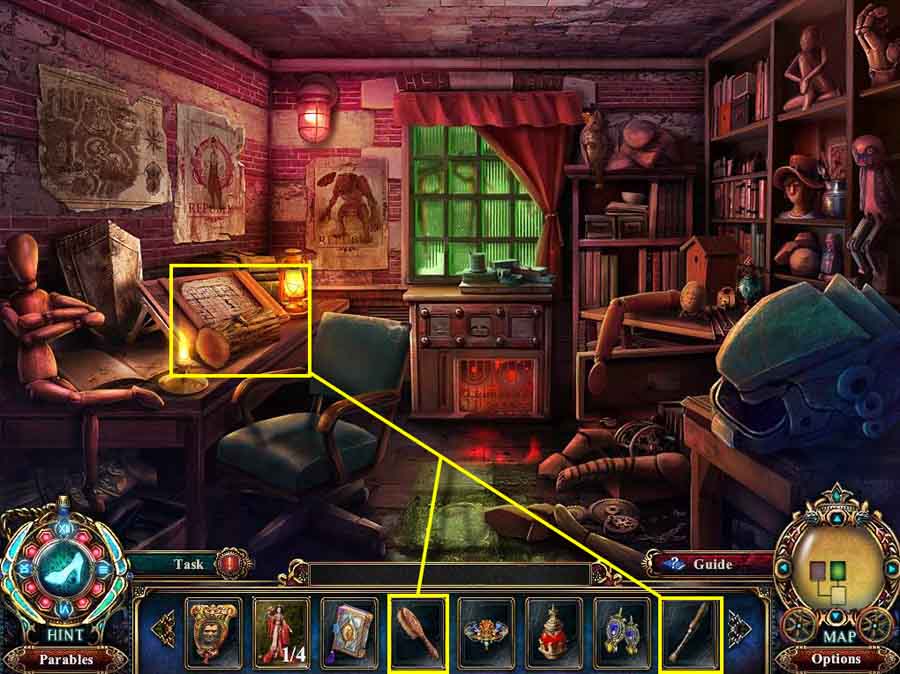Open the Task objective button
The image size is (900, 674).
[x=188, y=564]
